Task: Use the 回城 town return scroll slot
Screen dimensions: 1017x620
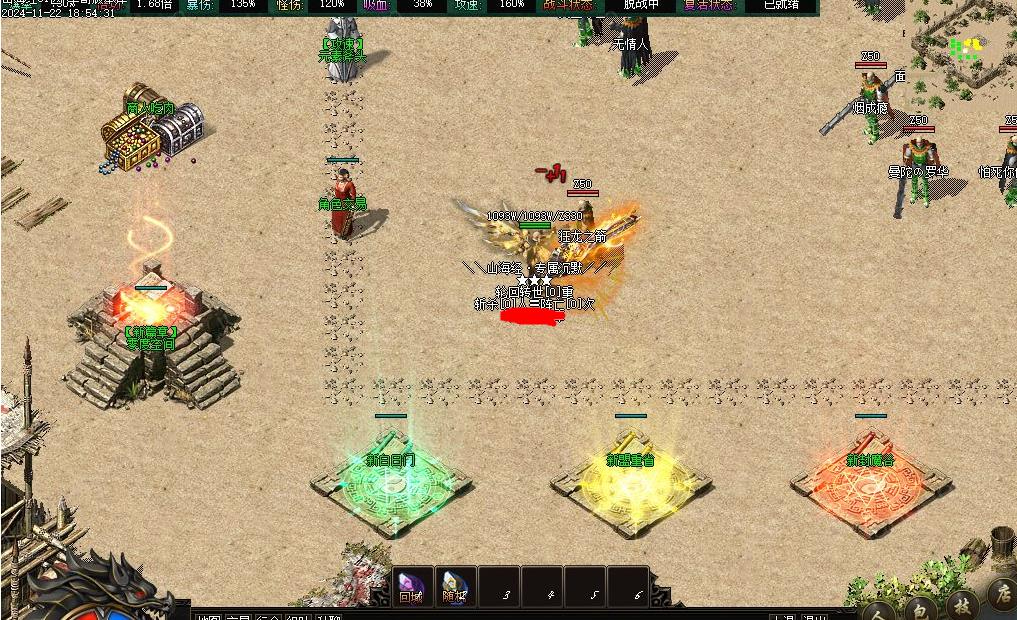Action: [412, 586]
